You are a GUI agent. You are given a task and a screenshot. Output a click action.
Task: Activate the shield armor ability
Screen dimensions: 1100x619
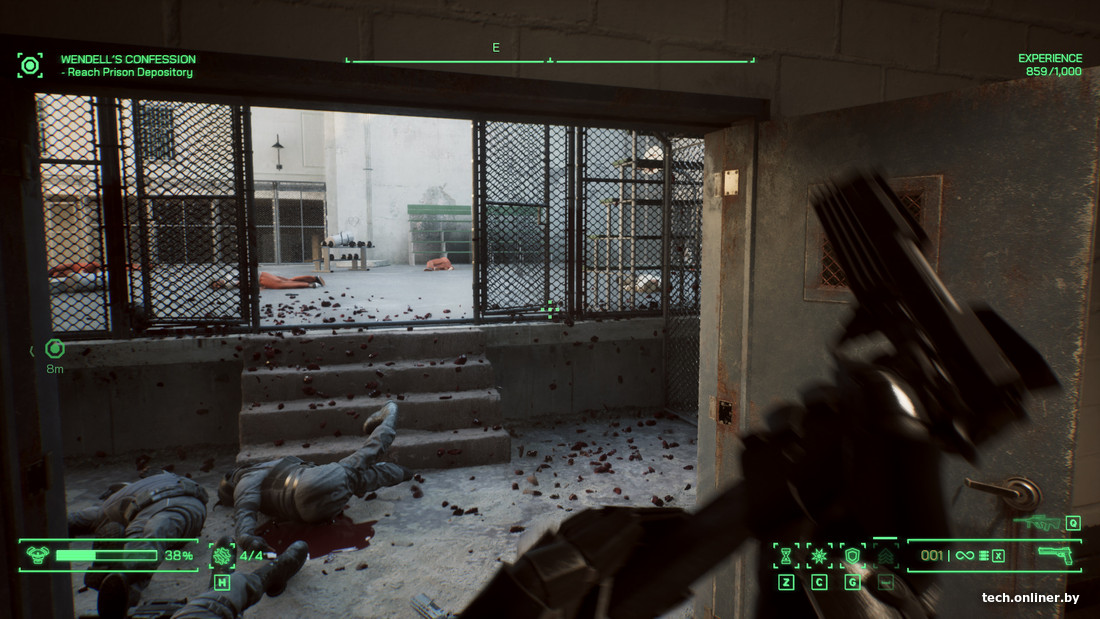click(852, 556)
